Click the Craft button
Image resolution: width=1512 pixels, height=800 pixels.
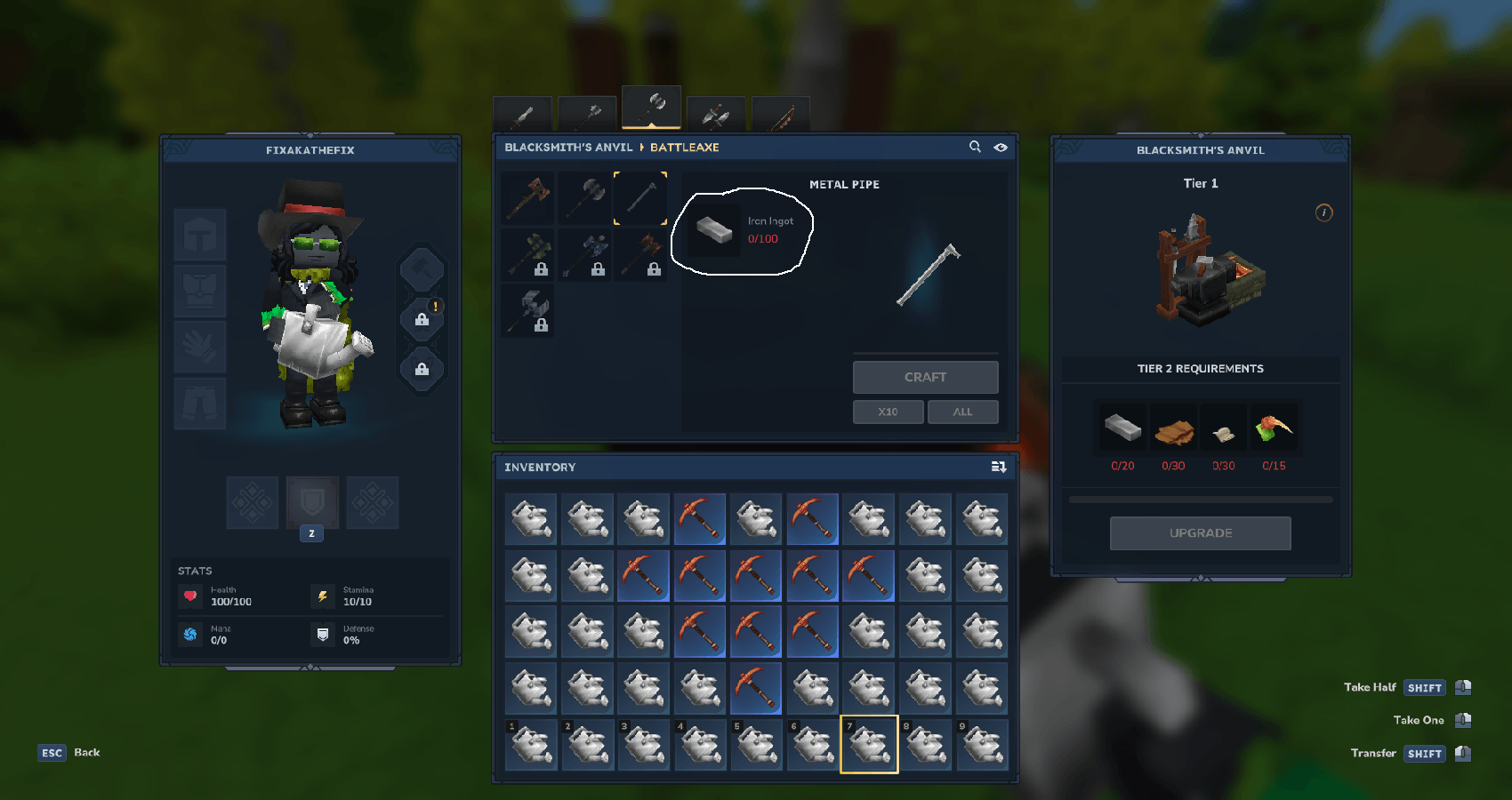tap(925, 377)
